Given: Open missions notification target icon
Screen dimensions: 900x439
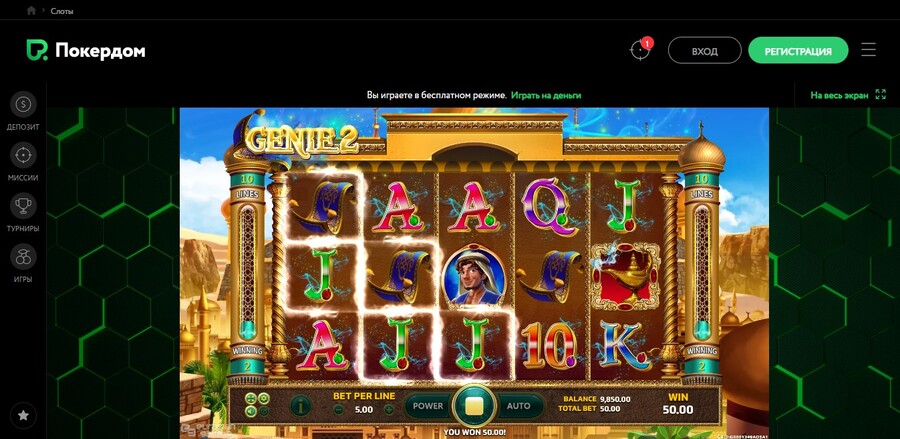Looking at the screenshot, I should point(640,50).
